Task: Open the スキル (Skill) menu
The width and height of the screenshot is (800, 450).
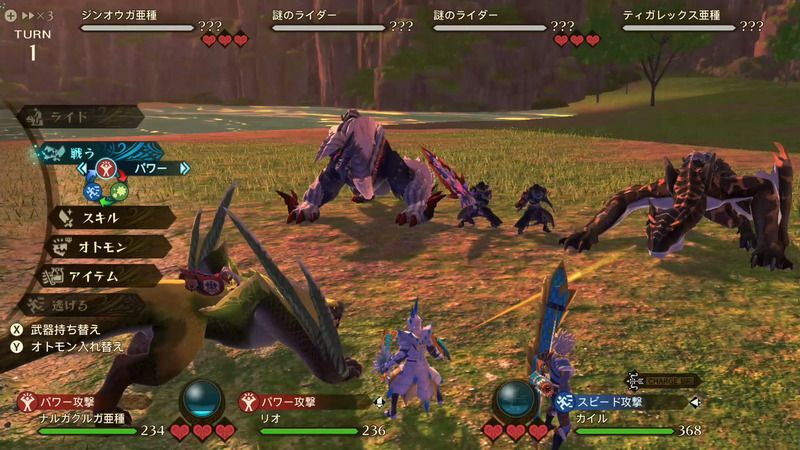Action: point(100,215)
